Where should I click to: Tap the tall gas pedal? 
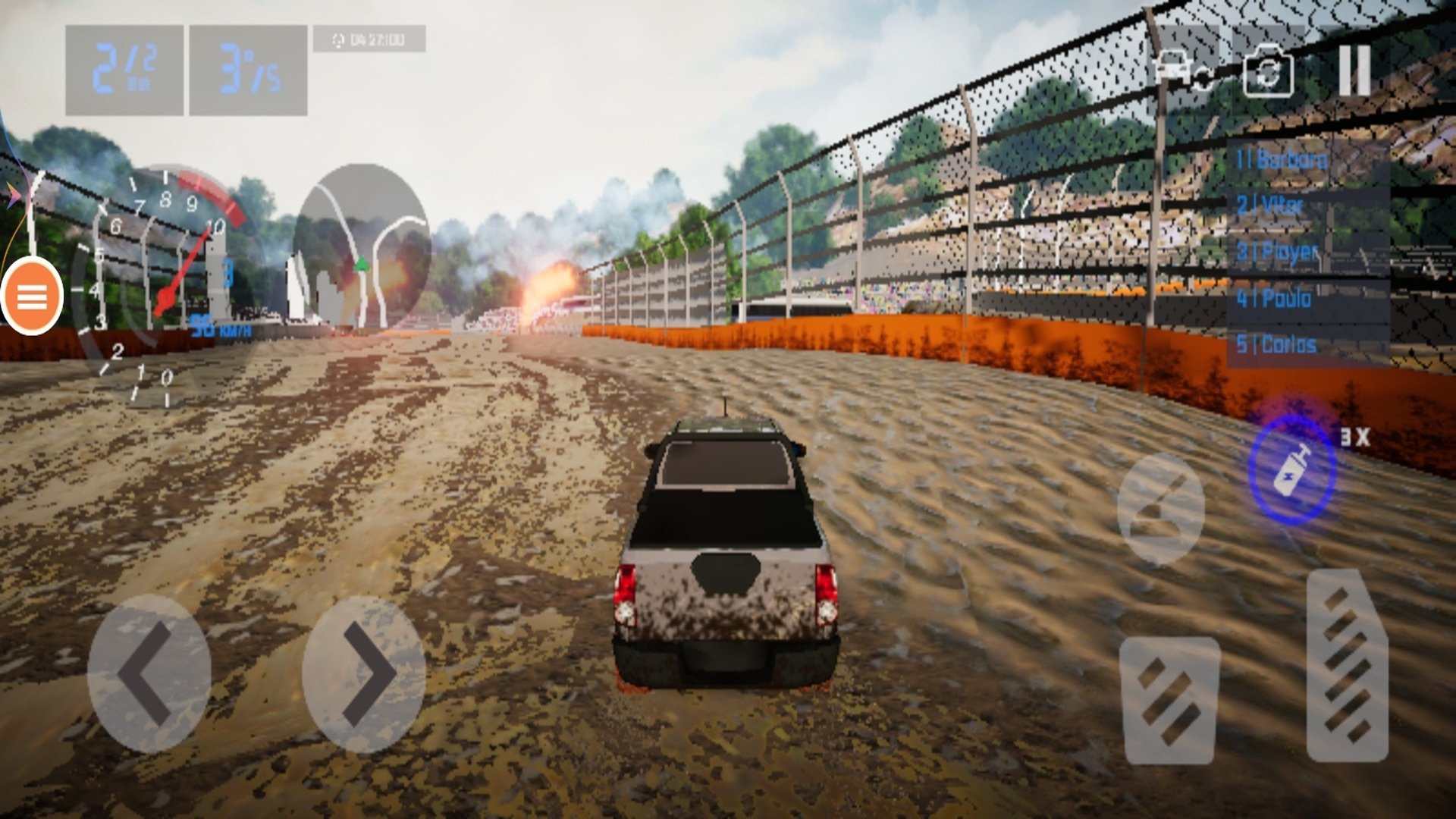click(x=1348, y=665)
